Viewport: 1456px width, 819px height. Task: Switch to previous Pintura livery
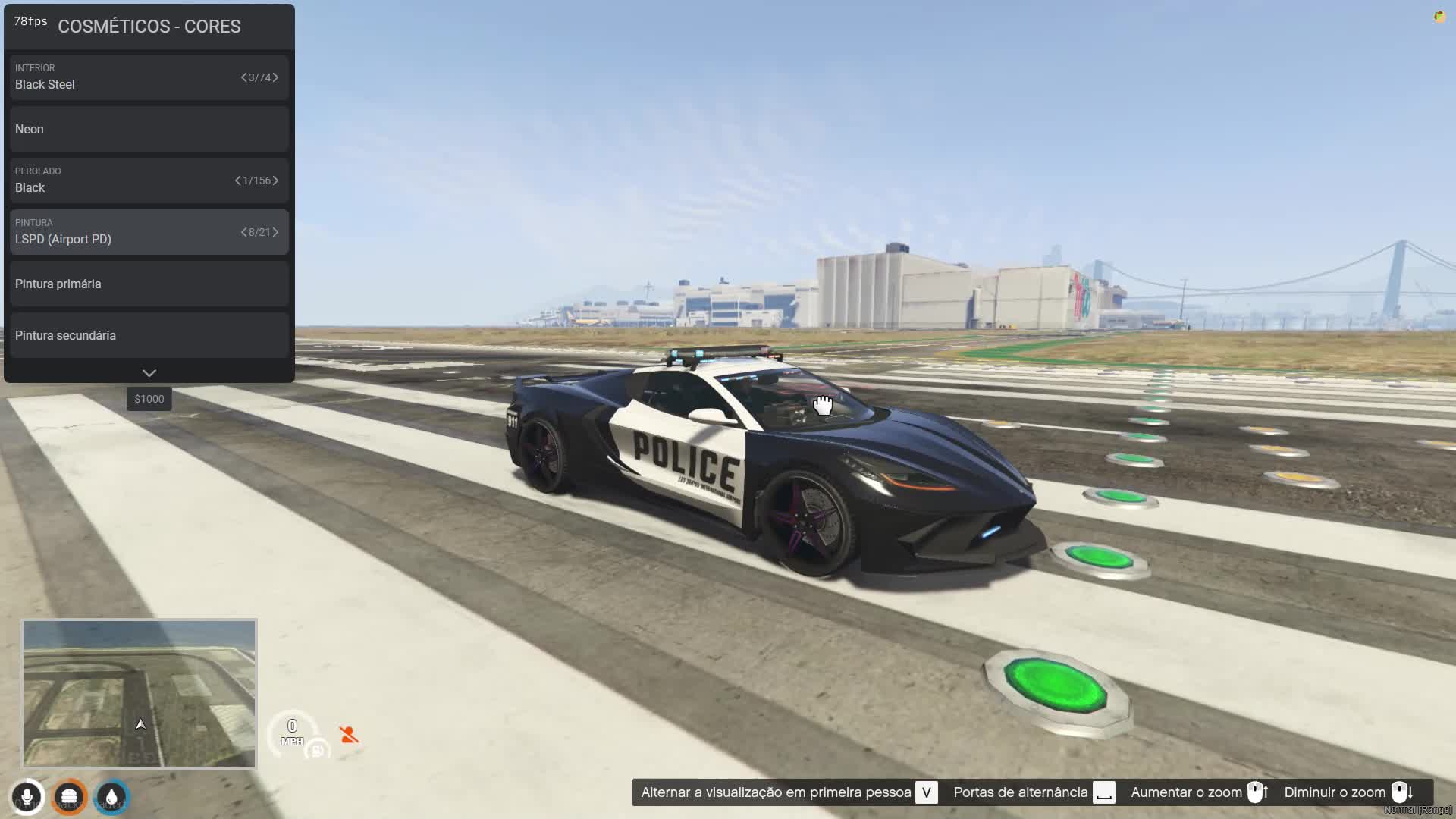[243, 232]
